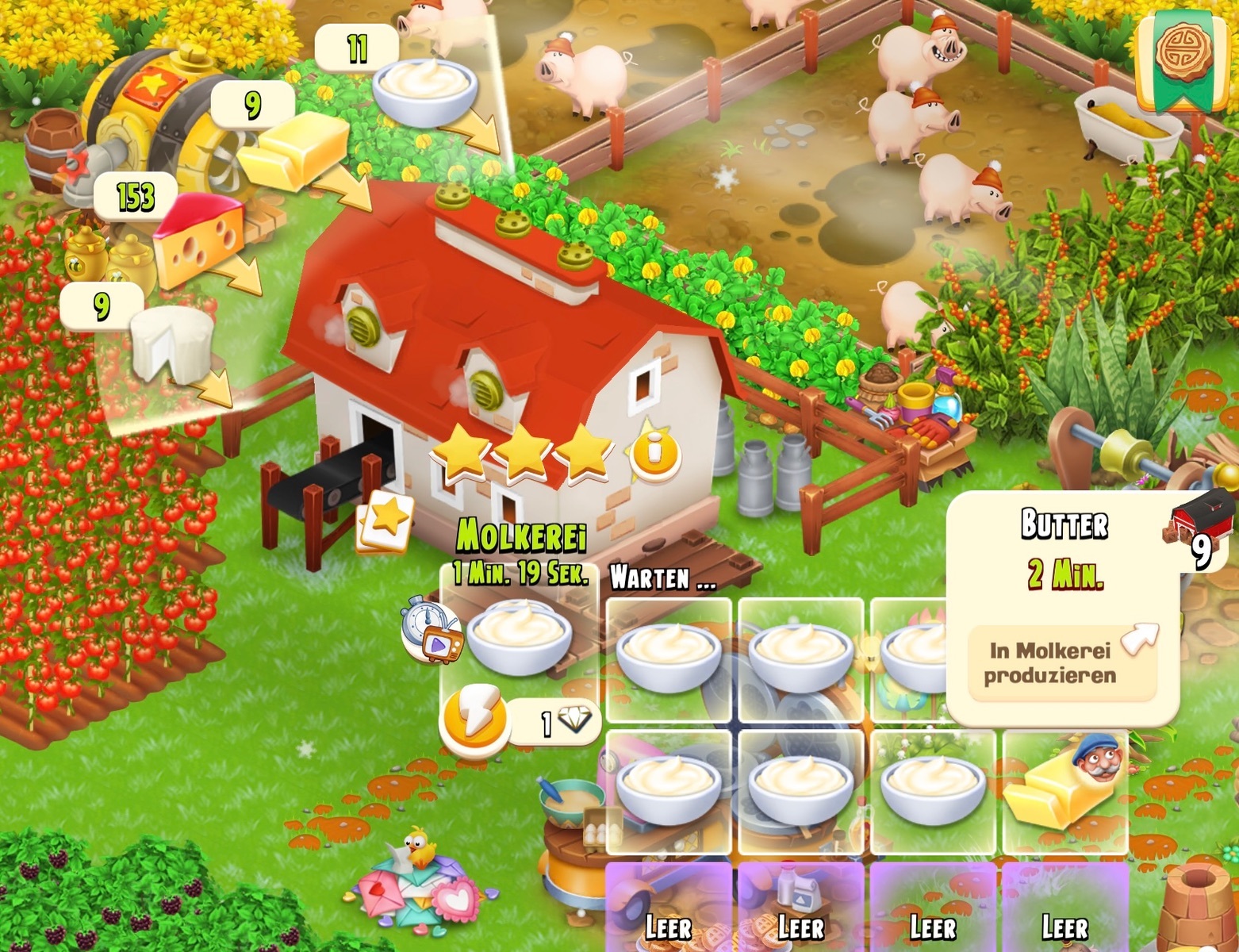The height and width of the screenshot is (952, 1239).
Task: Open the dairy info button
Action: pos(654,452)
